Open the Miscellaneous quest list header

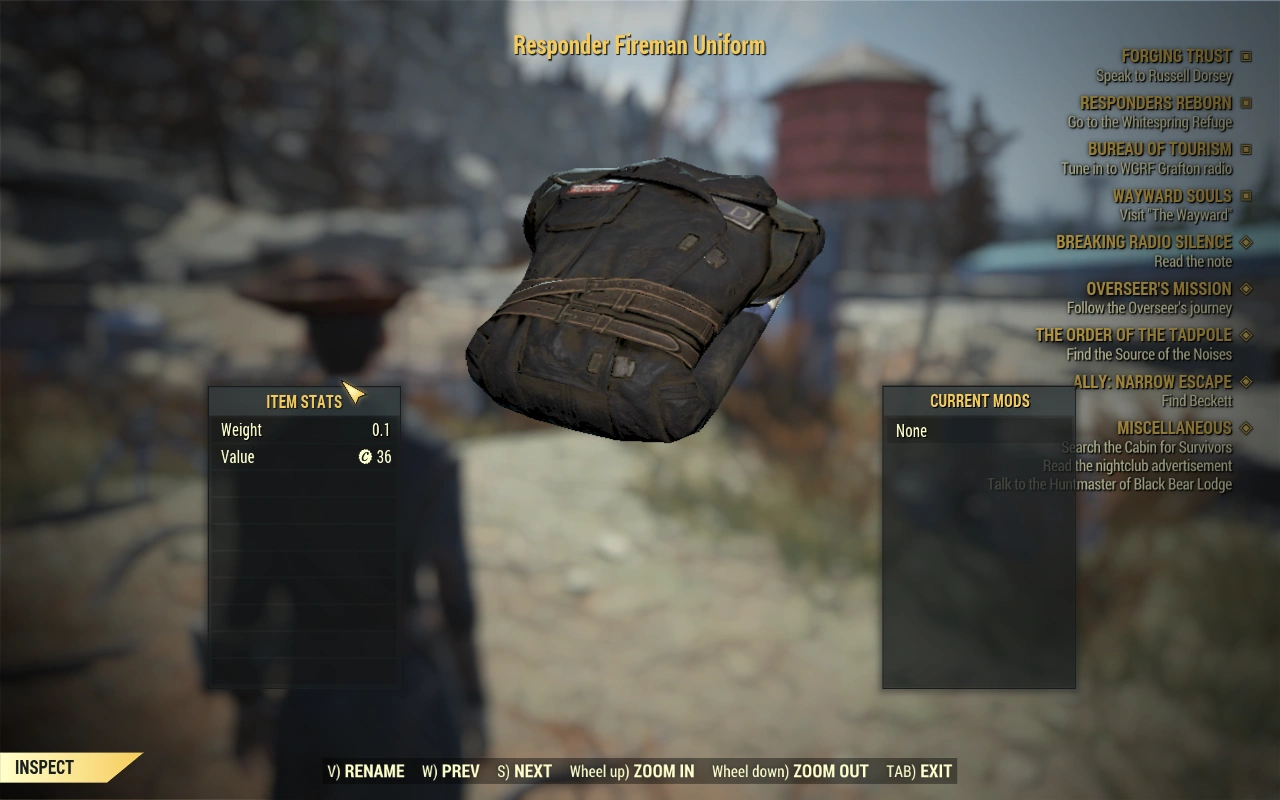coord(1174,428)
